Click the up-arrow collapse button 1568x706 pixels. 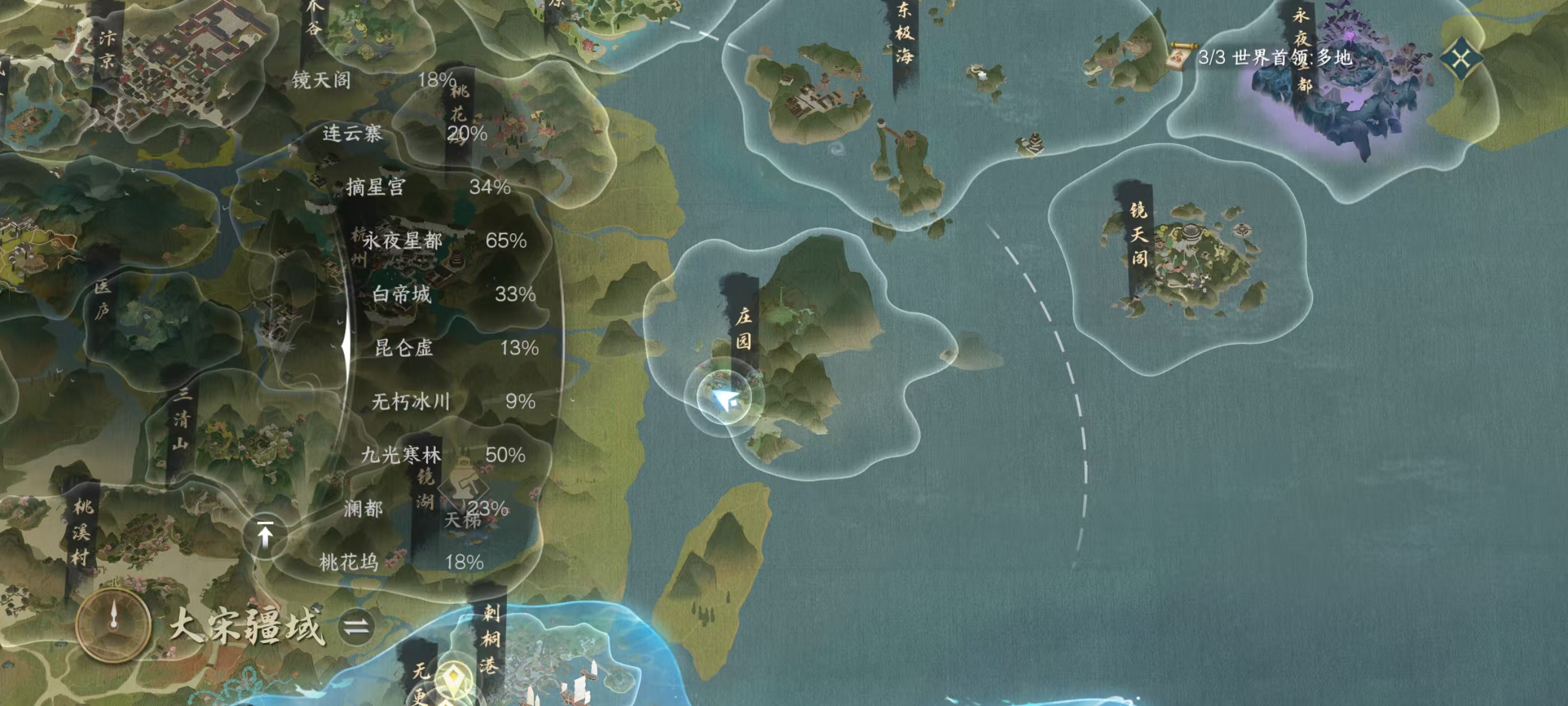pyautogui.click(x=265, y=536)
